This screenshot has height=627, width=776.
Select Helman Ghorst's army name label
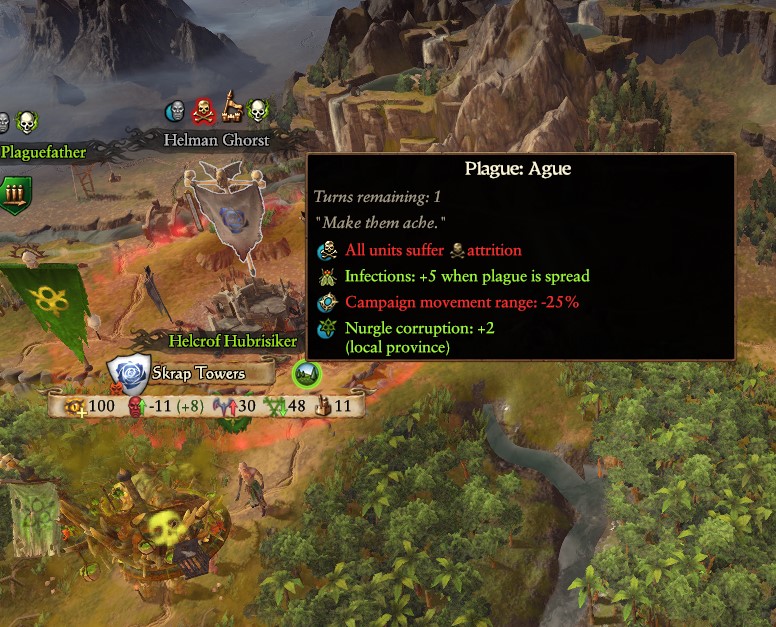(x=217, y=141)
